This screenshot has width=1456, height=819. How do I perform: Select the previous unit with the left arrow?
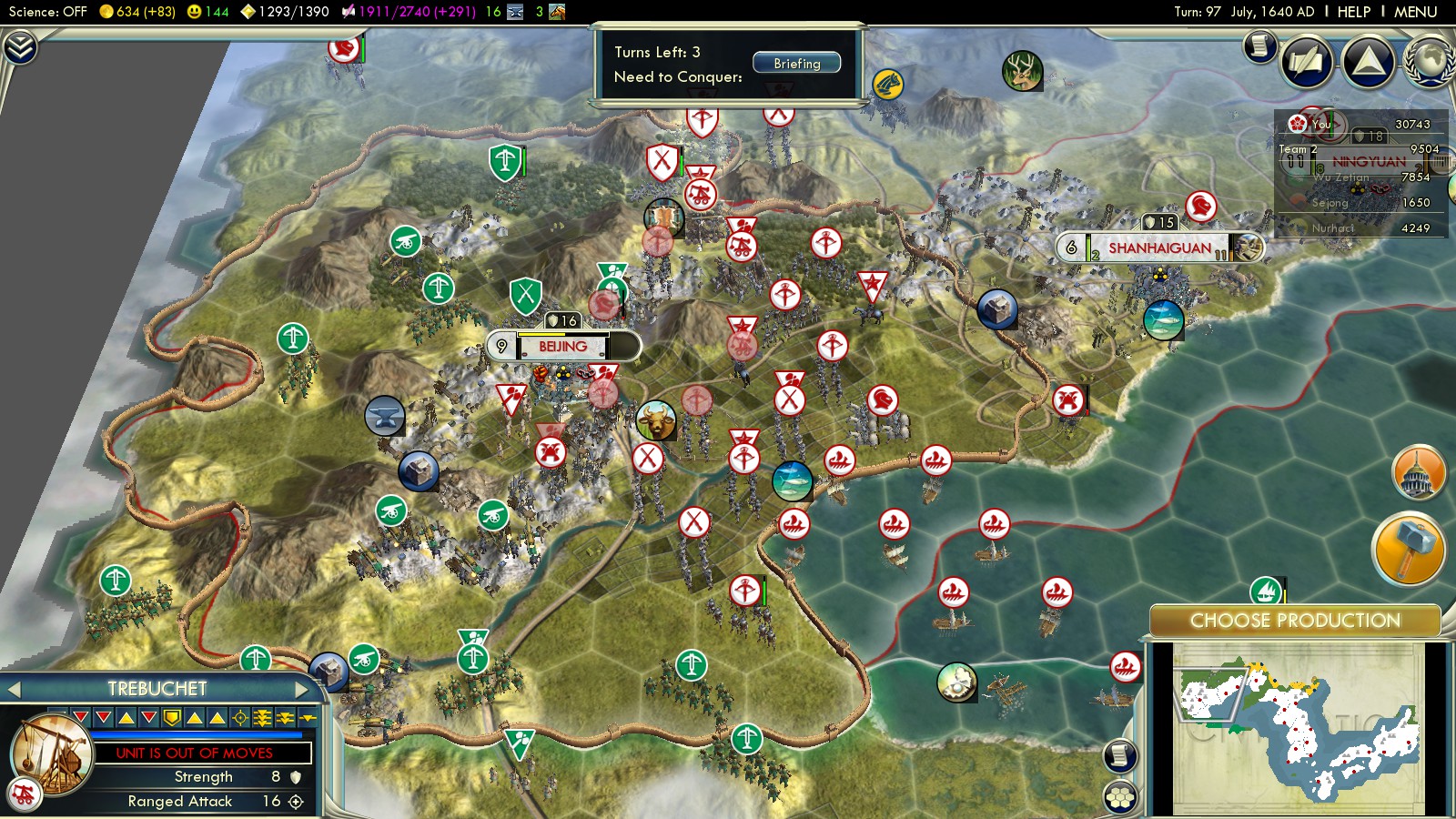[x=14, y=690]
